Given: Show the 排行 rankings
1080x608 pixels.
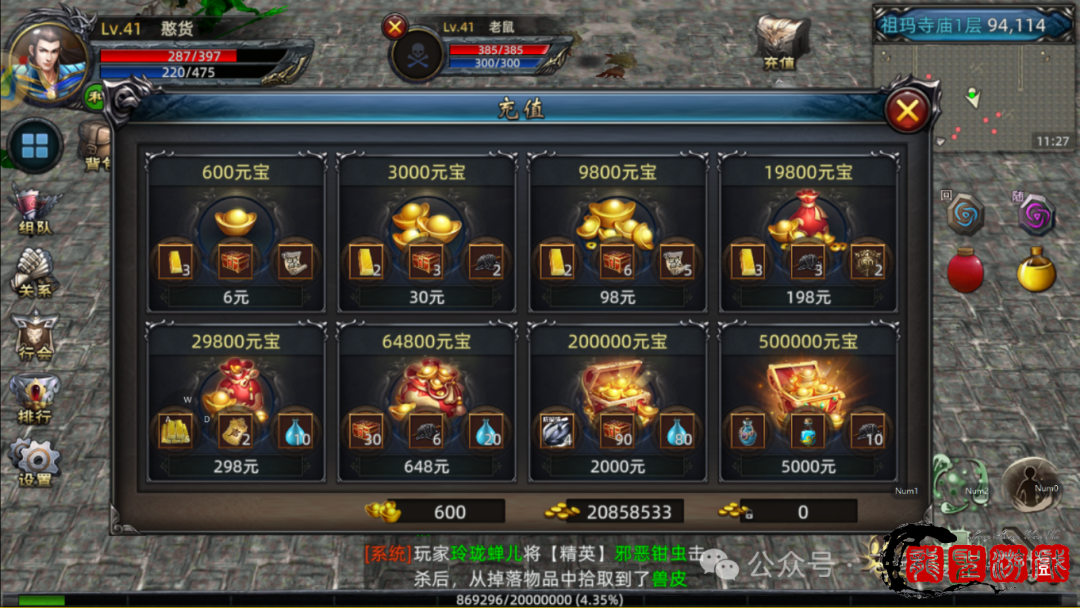Looking at the screenshot, I should 35,400.
